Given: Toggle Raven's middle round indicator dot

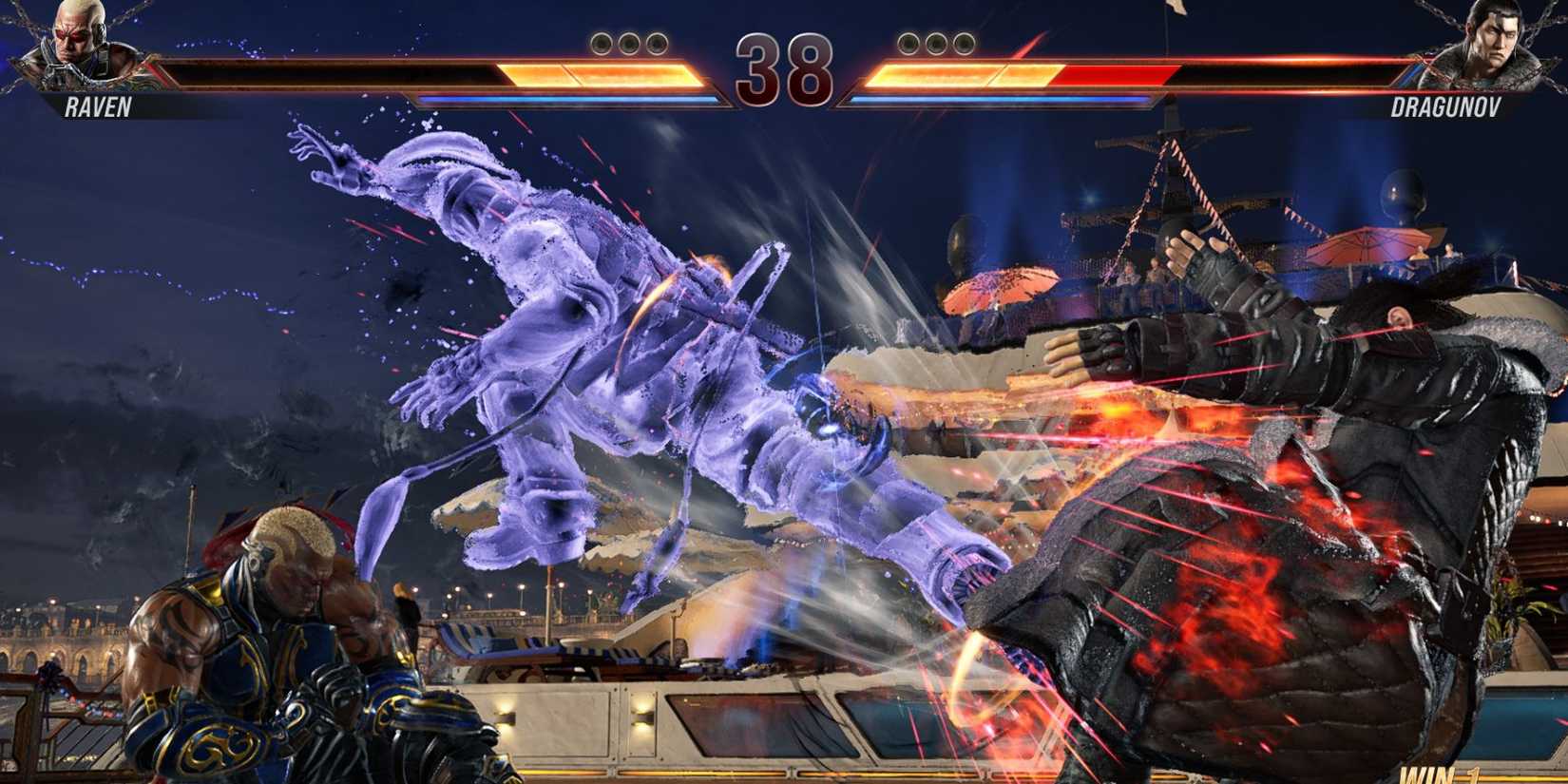Looking at the screenshot, I should [628, 44].
